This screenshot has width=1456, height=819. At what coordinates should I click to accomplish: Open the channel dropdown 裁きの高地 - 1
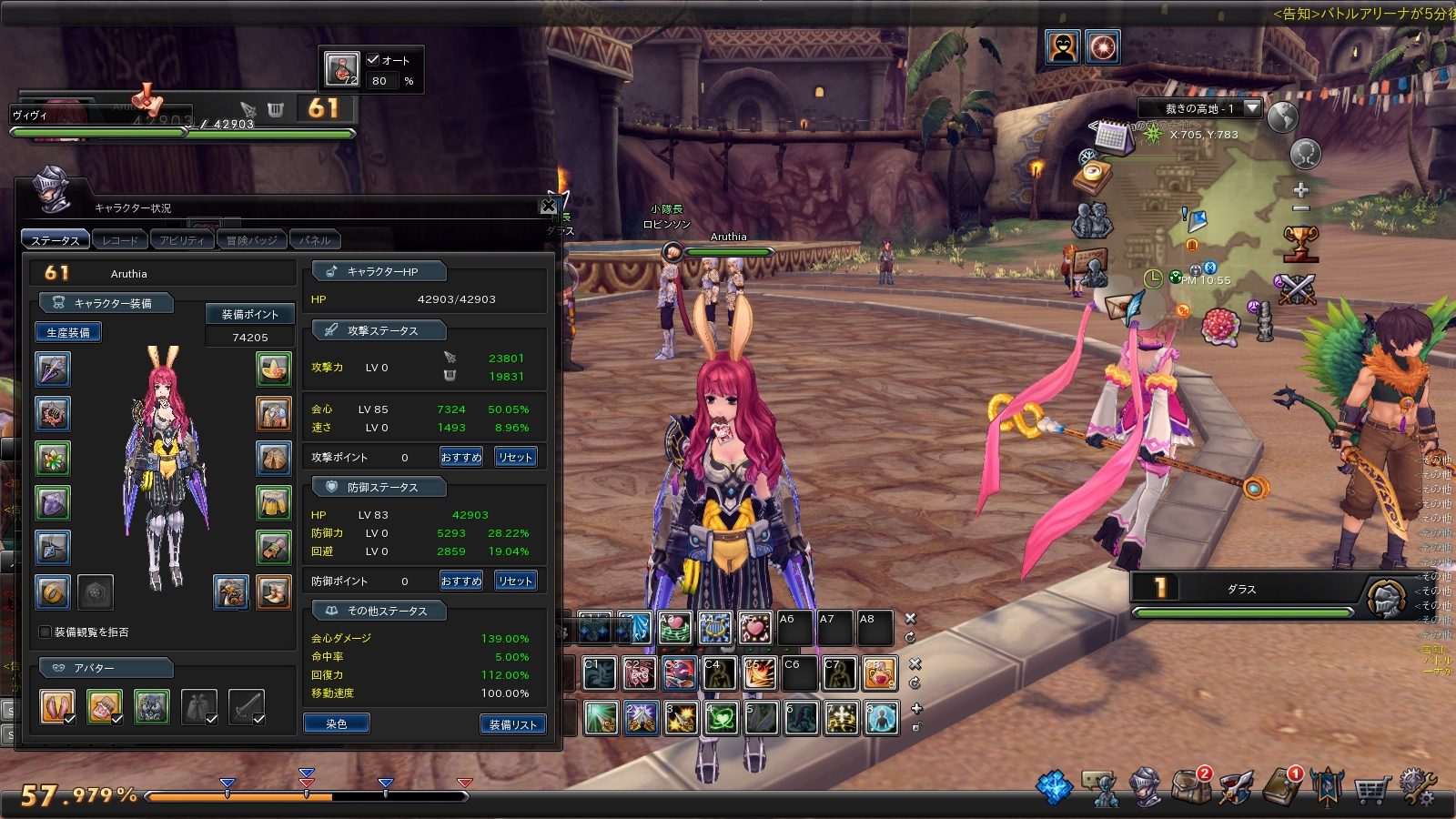[x=1252, y=108]
